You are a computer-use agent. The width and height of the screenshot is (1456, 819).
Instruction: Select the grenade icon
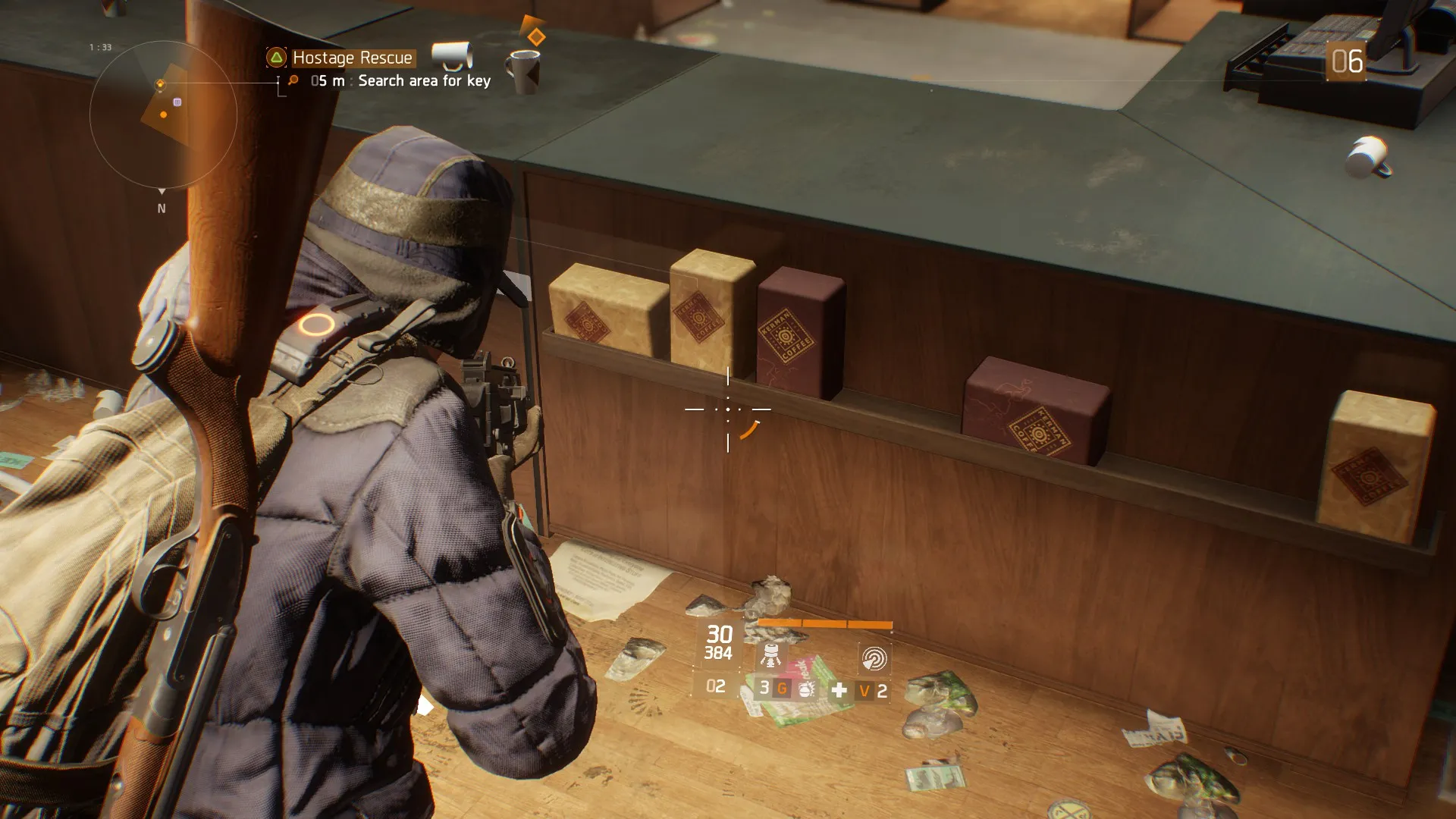pyautogui.click(x=806, y=689)
